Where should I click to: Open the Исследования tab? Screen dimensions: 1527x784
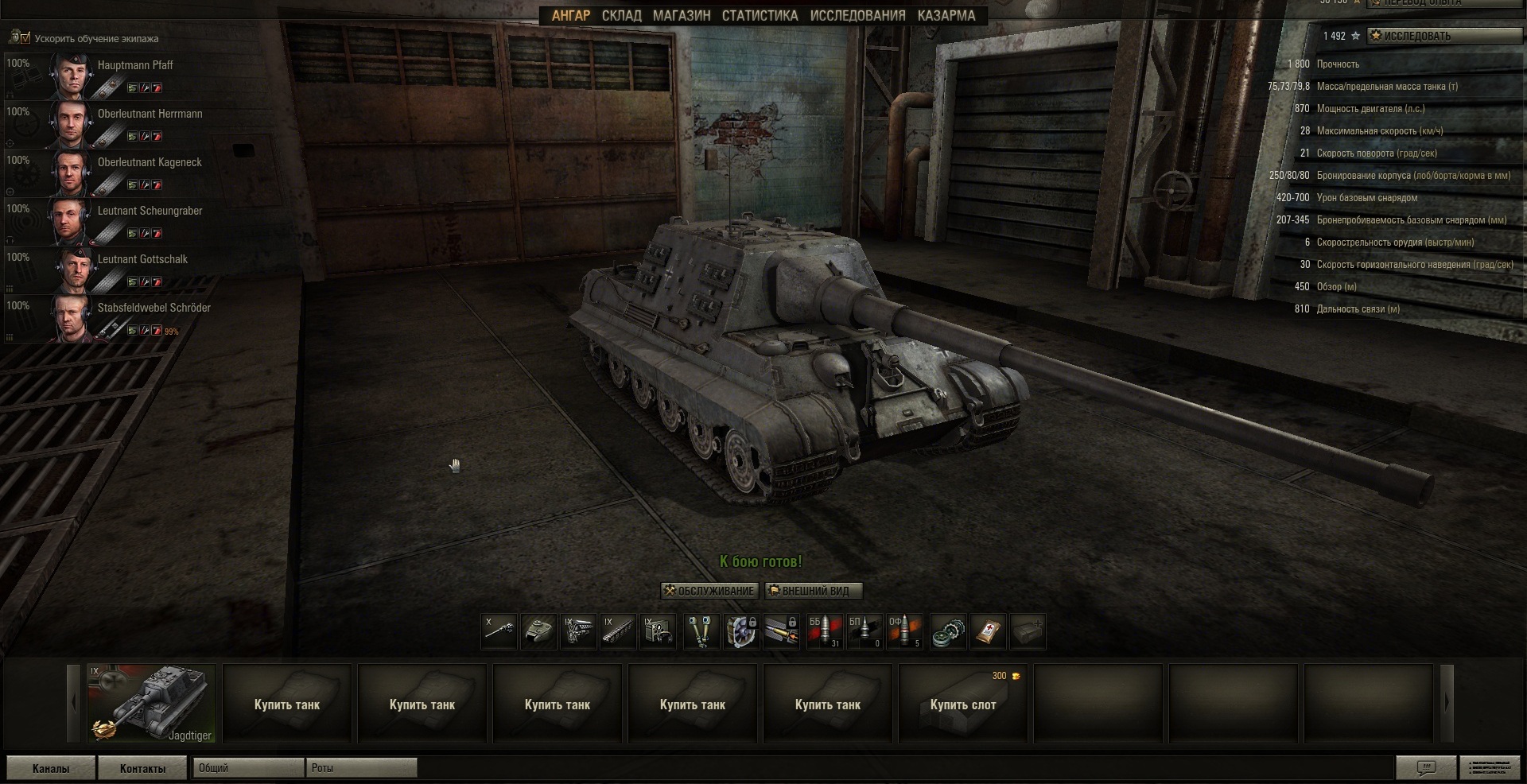coord(857,16)
